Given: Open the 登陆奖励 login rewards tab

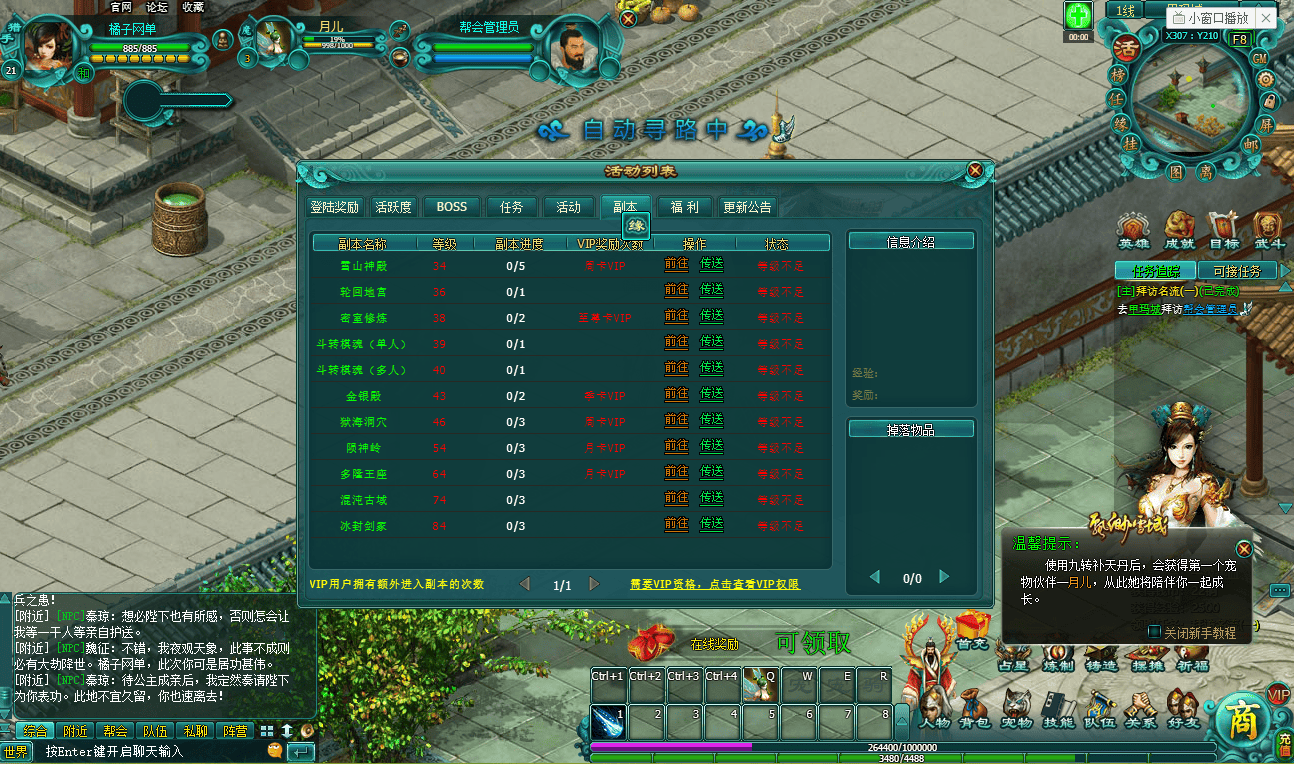Looking at the screenshot, I should (x=334, y=207).
